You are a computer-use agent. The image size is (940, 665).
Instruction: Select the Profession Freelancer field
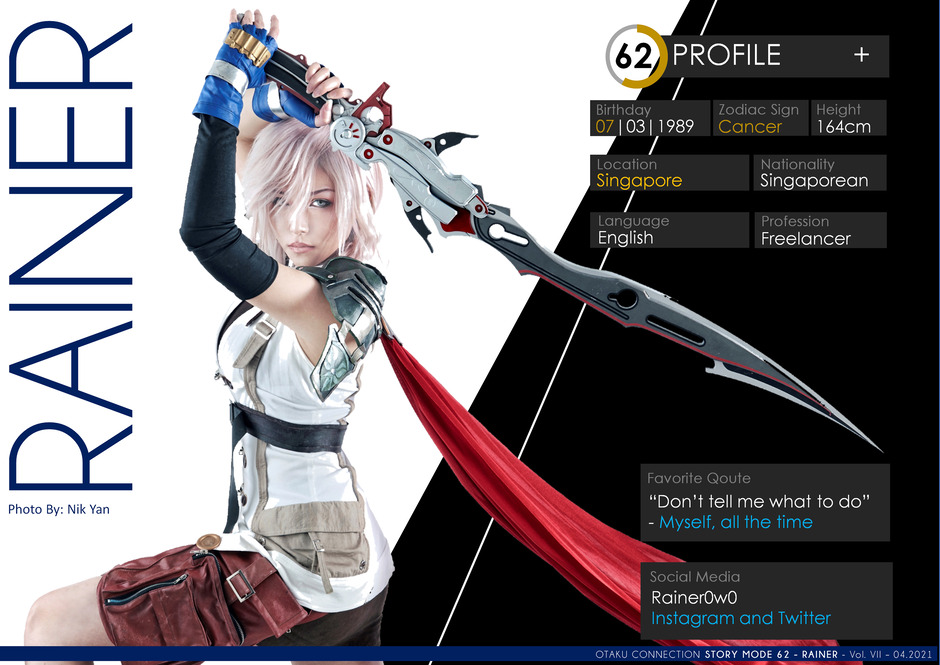click(x=821, y=230)
